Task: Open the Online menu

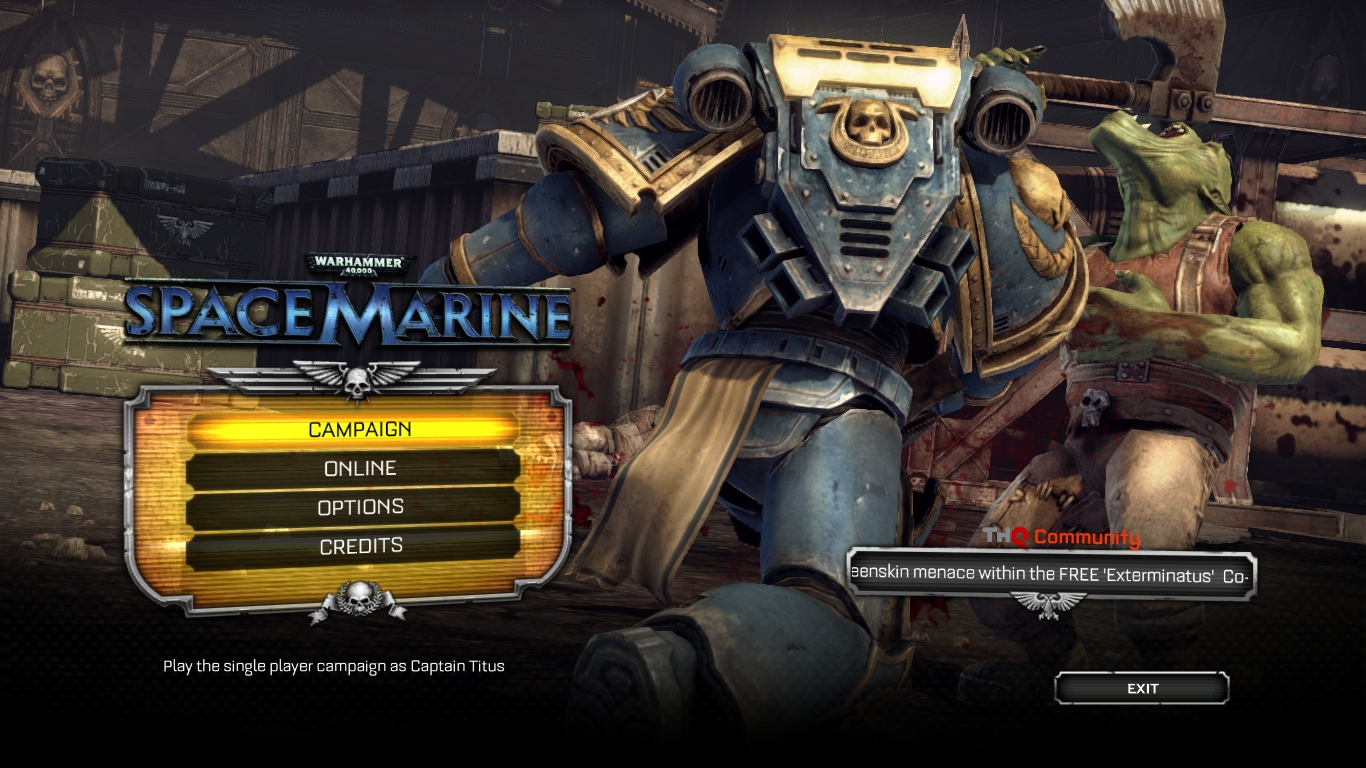Action: pos(359,468)
